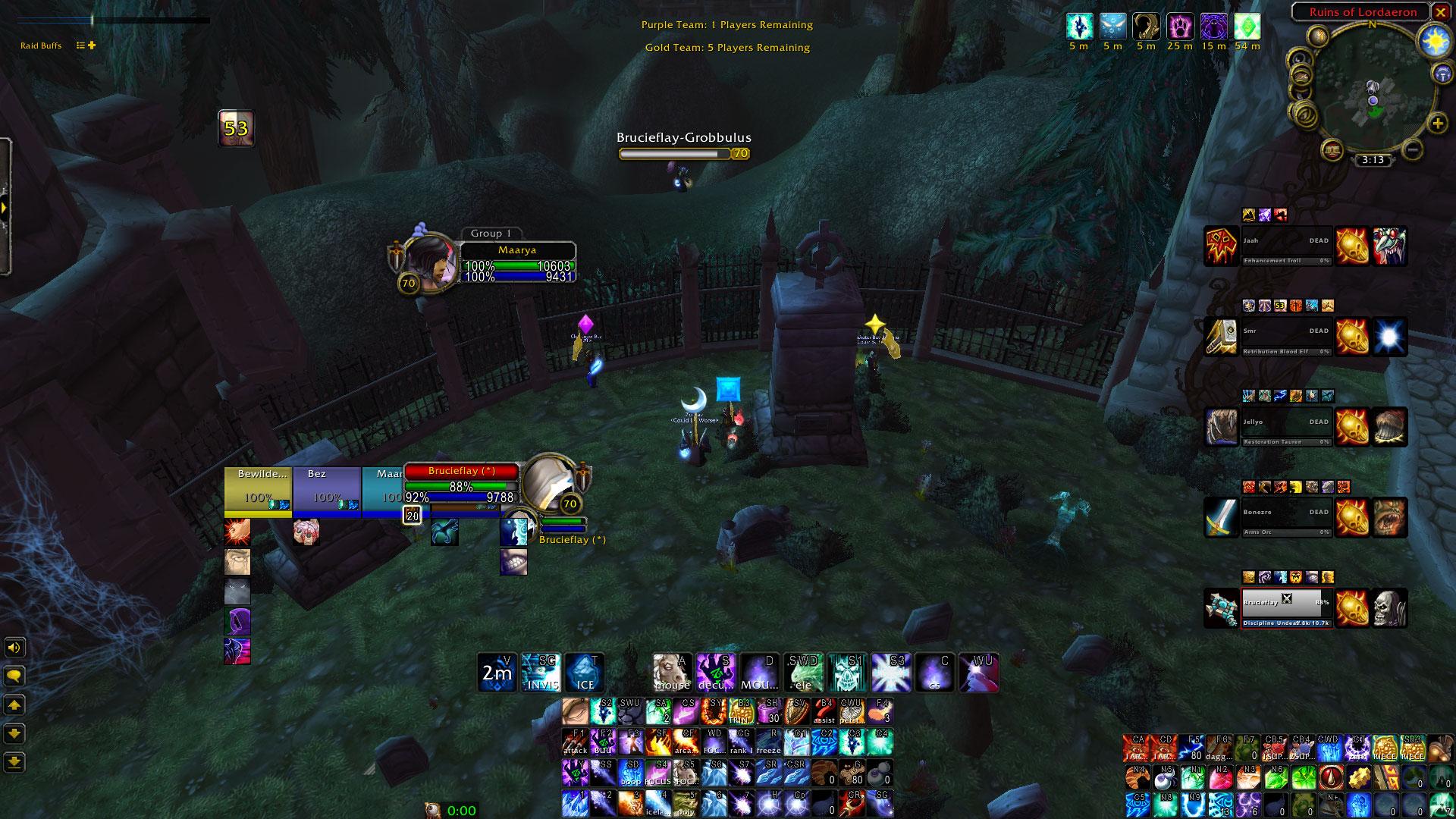Select dead enemy Jaah's arena frame
This screenshot has height=819, width=1456.
(1285, 246)
